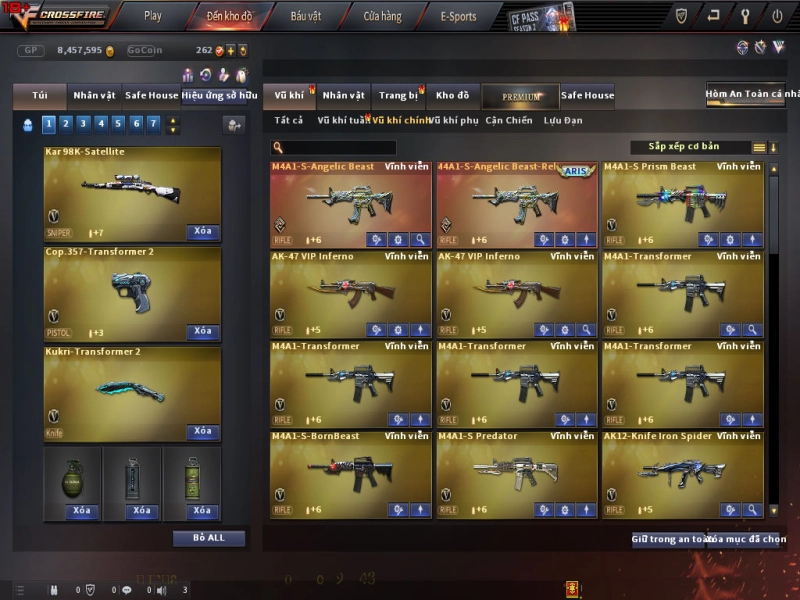Screen dimensions: 800x600
Task: Switch to the Trang bị tab
Action: (x=398, y=96)
